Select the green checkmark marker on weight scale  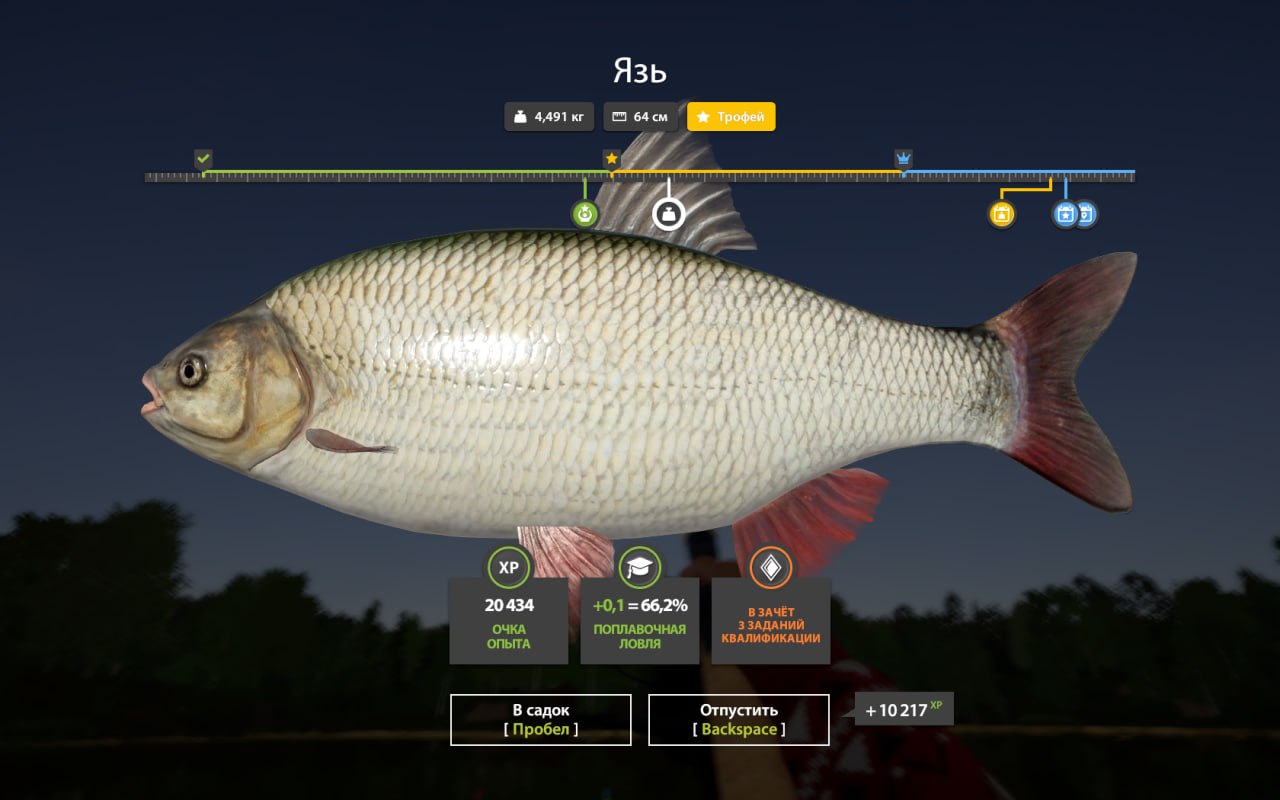pyautogui.click(x=204, y=158)
